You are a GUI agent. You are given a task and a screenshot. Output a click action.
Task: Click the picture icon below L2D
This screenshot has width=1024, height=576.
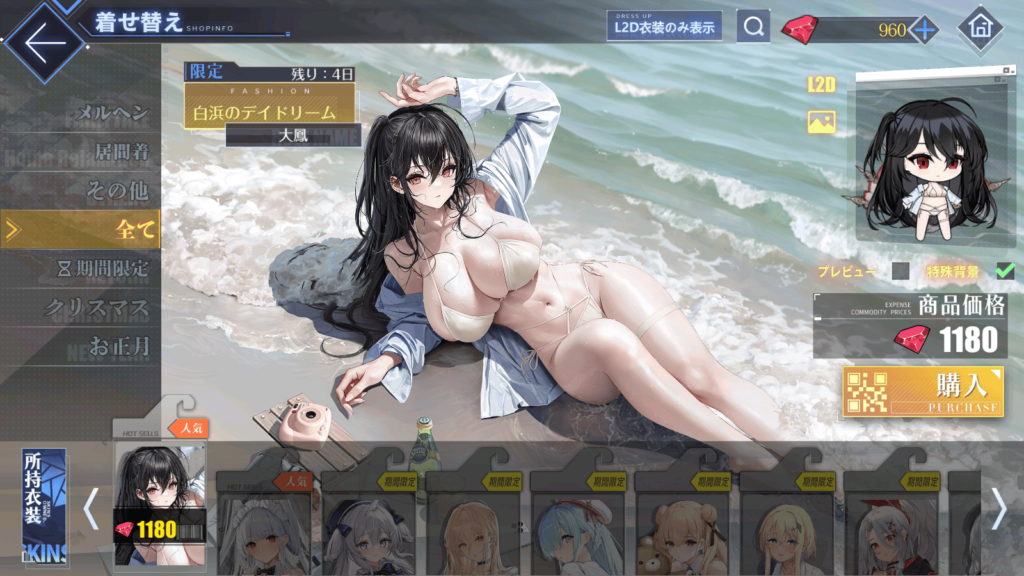pyautogui.click(x=822, y=122)
